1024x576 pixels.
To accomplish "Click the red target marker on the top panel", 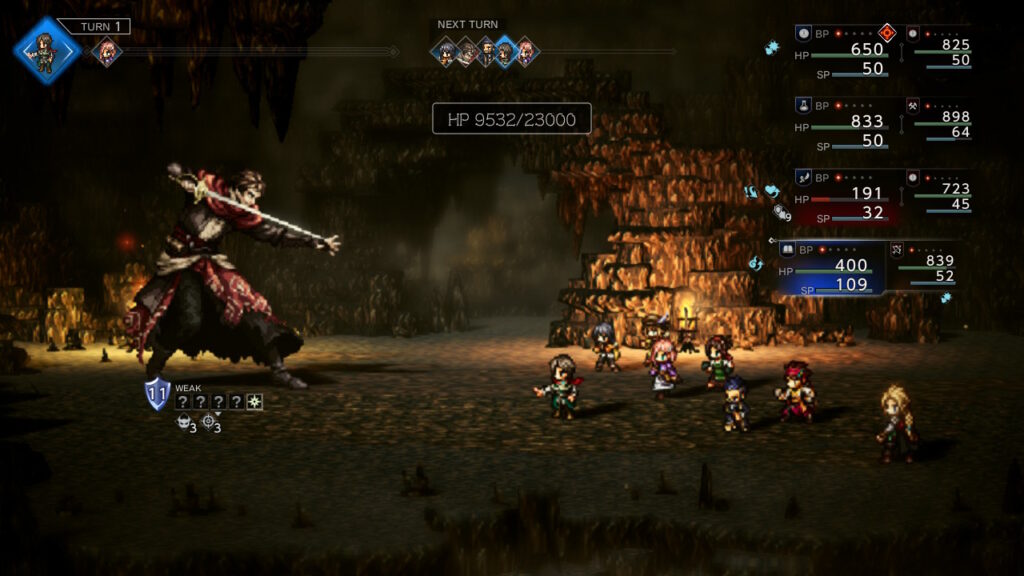I will 885,32.
